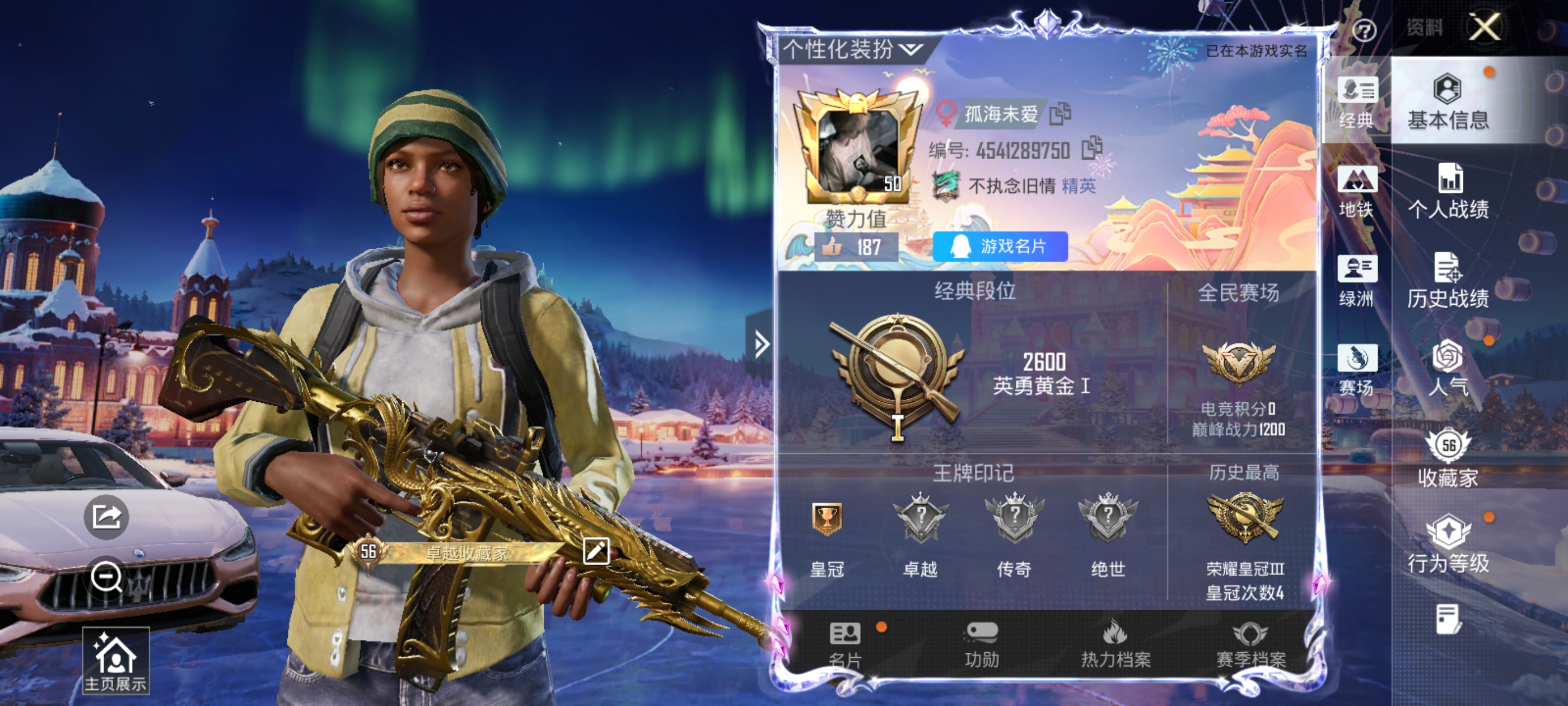Tap the share arrow icon
1568x706 pixels.
tap(106, 517)
